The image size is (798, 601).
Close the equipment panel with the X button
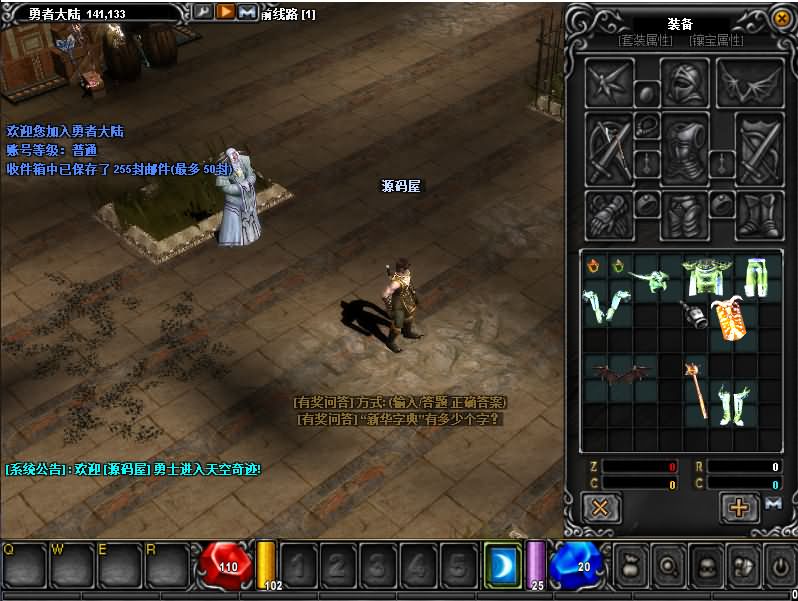[601, 507]
